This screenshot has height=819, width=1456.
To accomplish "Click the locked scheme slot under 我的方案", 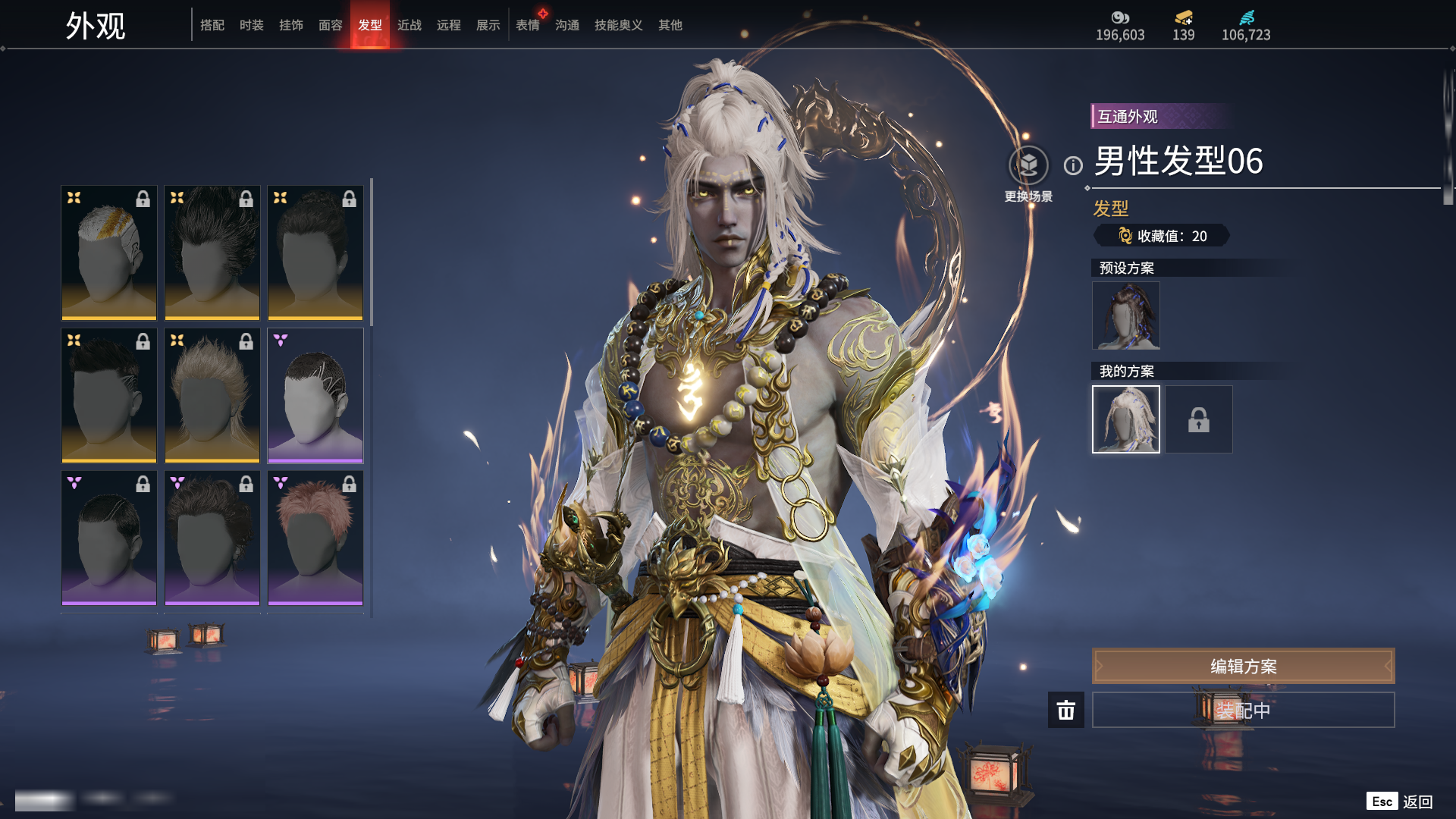I will coord(1199,419).
